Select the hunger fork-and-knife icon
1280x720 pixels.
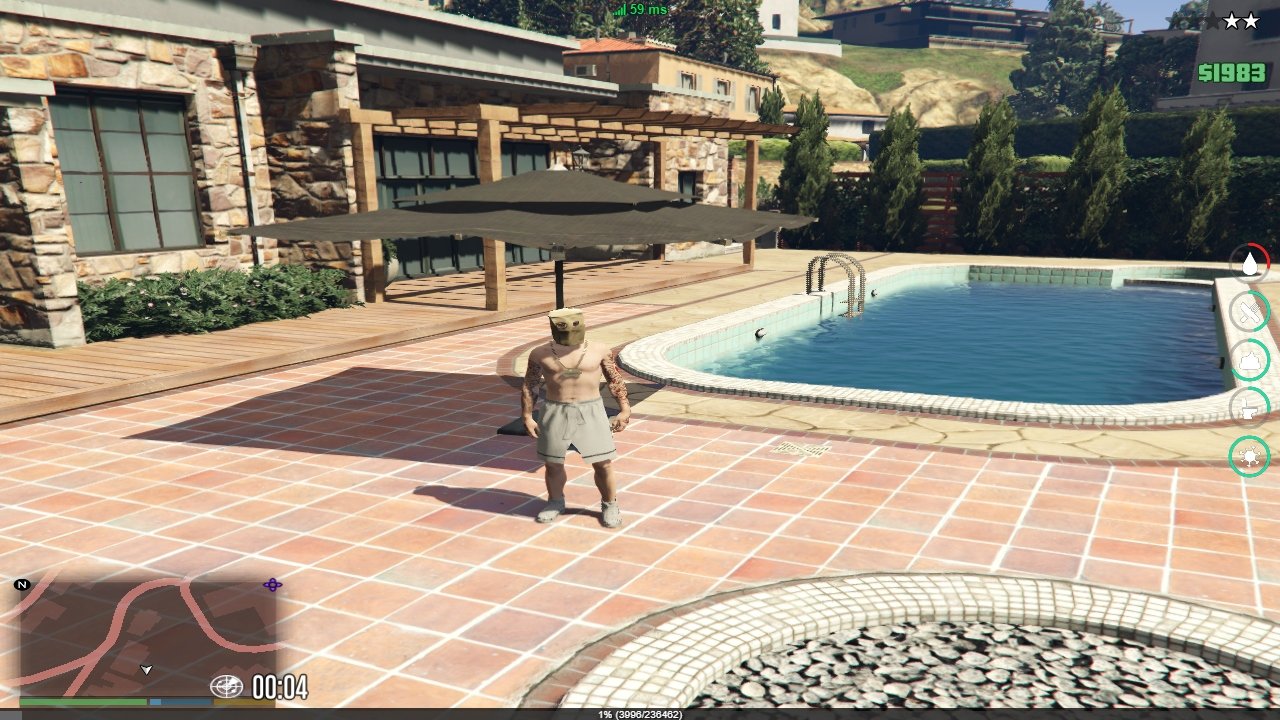1249,311
